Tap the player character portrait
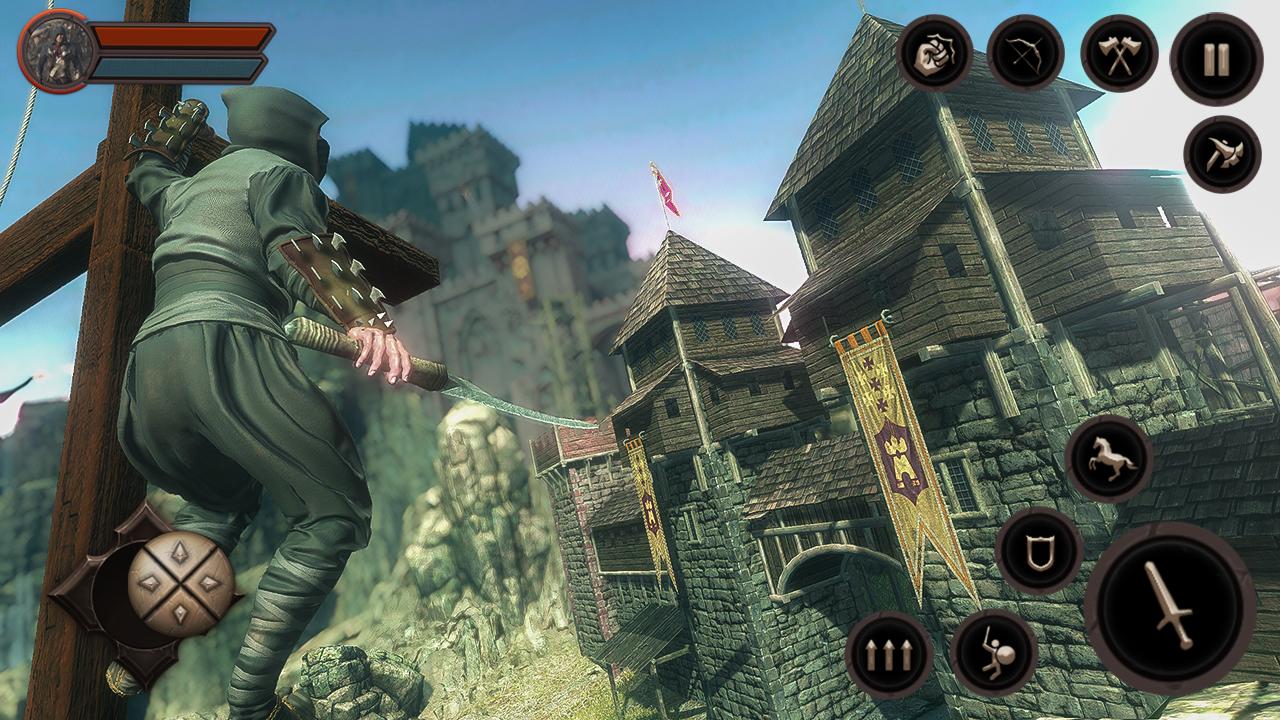Viewport: 1280px width, 720px height. point(58,50)
